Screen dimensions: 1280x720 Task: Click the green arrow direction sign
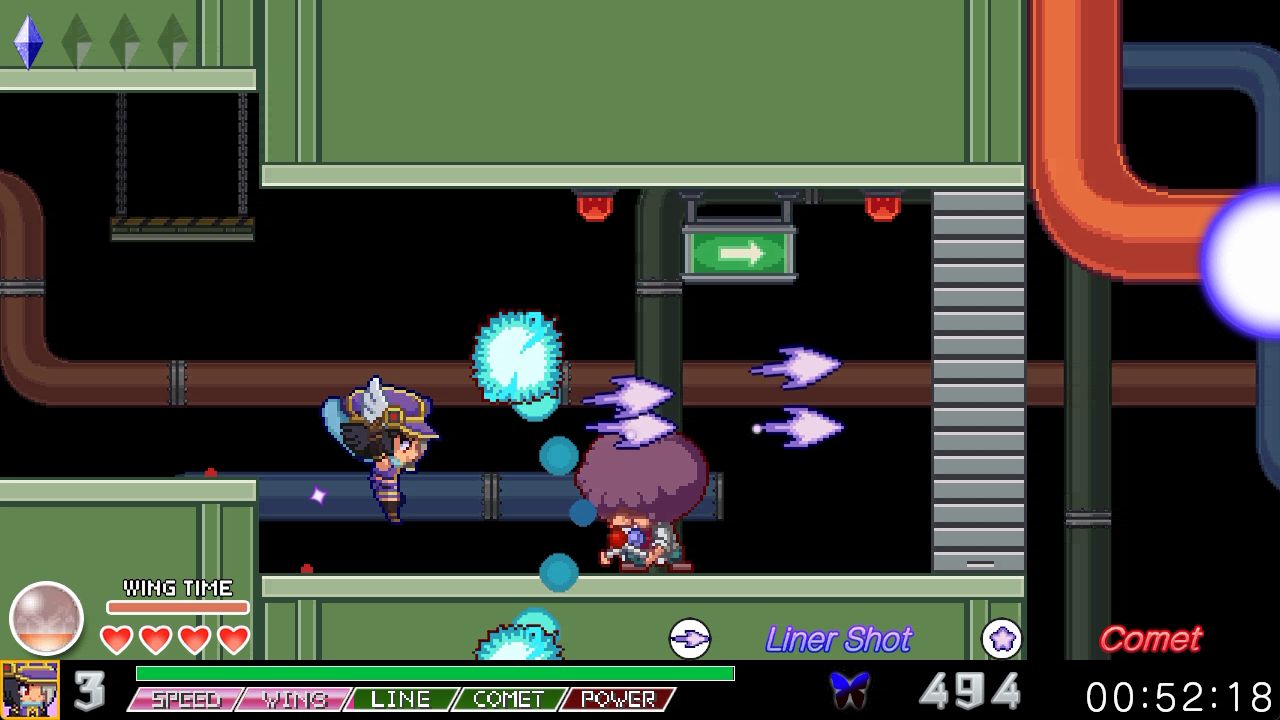[x=740, y=255]
